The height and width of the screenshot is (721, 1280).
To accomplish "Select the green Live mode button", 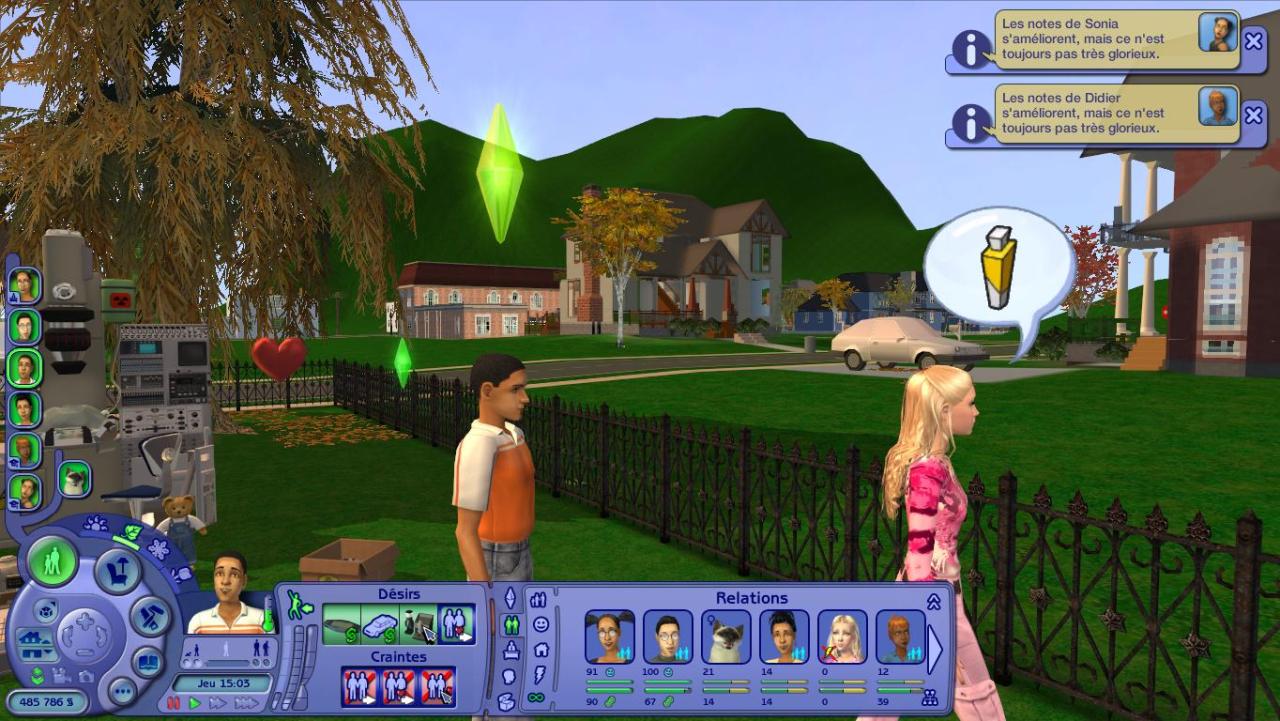I will 53,561.
